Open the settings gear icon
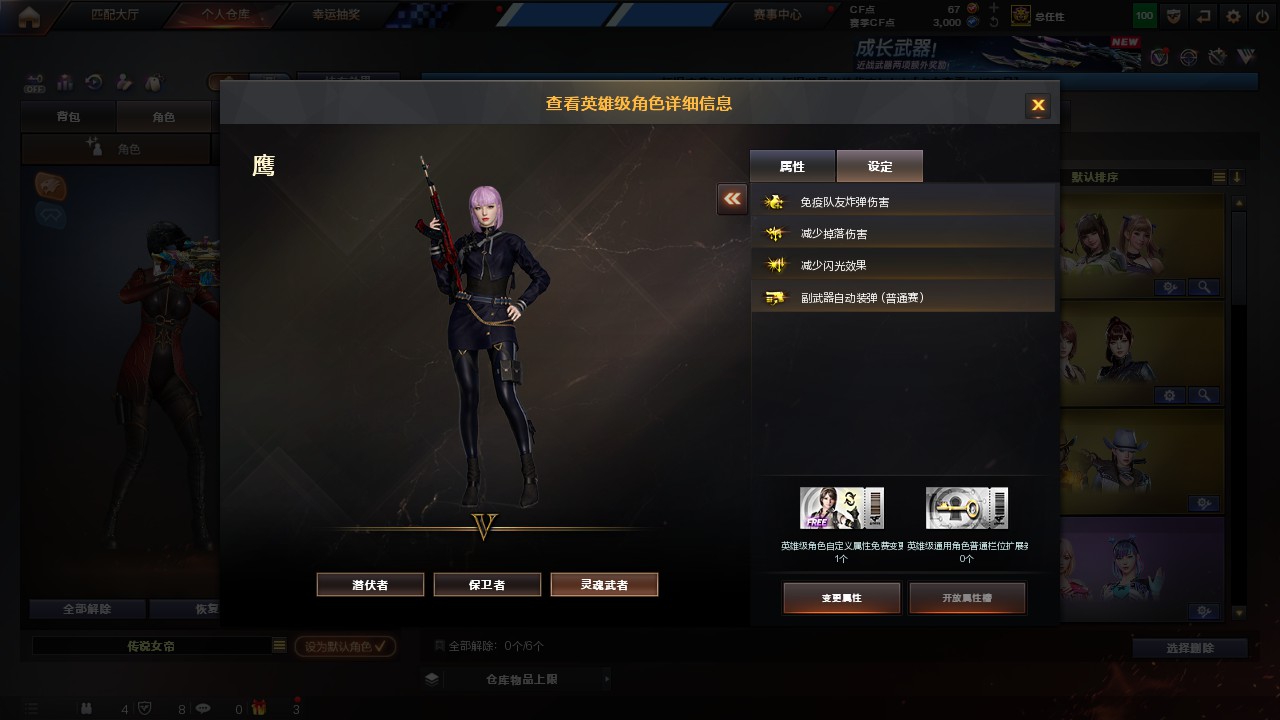 [x=1234, y=16]
